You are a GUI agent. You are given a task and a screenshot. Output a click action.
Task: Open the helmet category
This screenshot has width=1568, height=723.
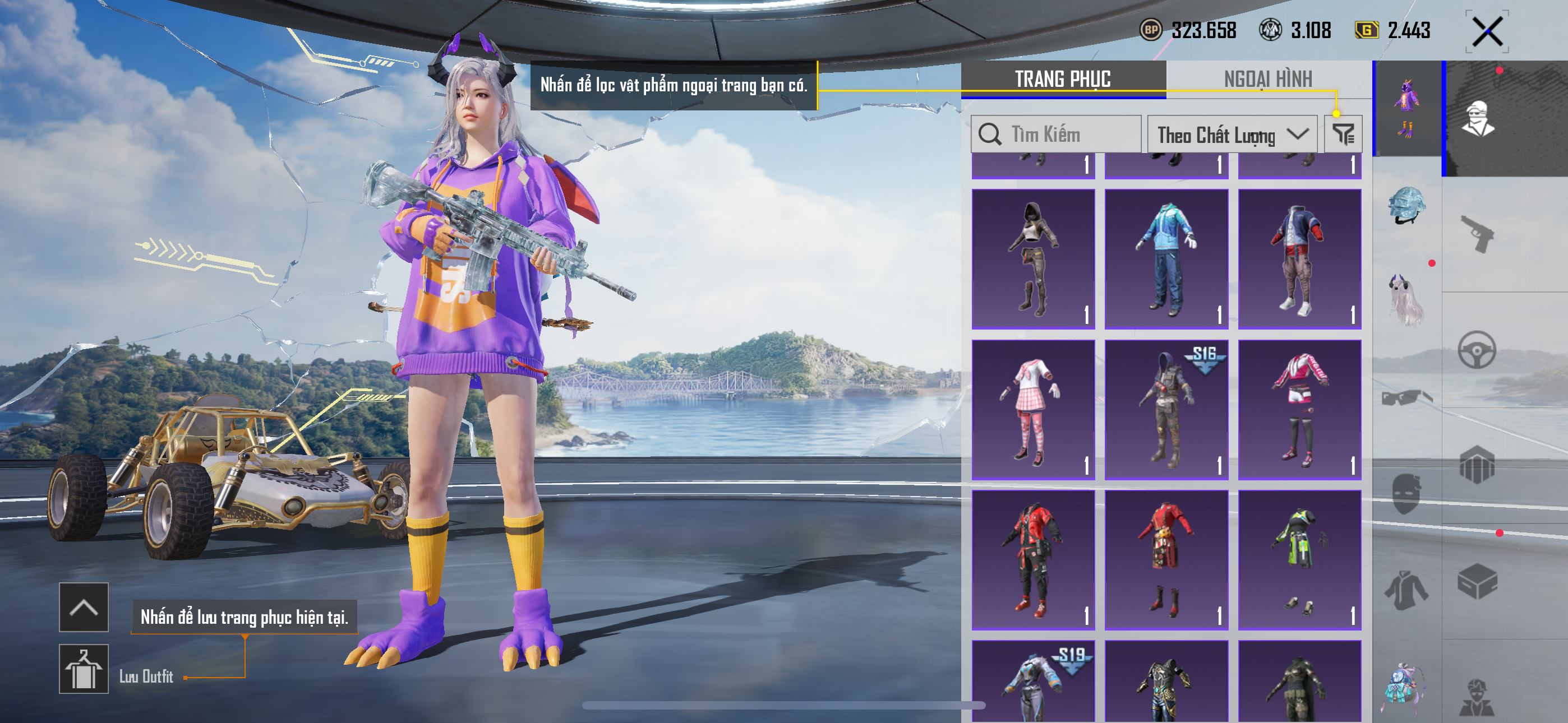[1406, 206]
